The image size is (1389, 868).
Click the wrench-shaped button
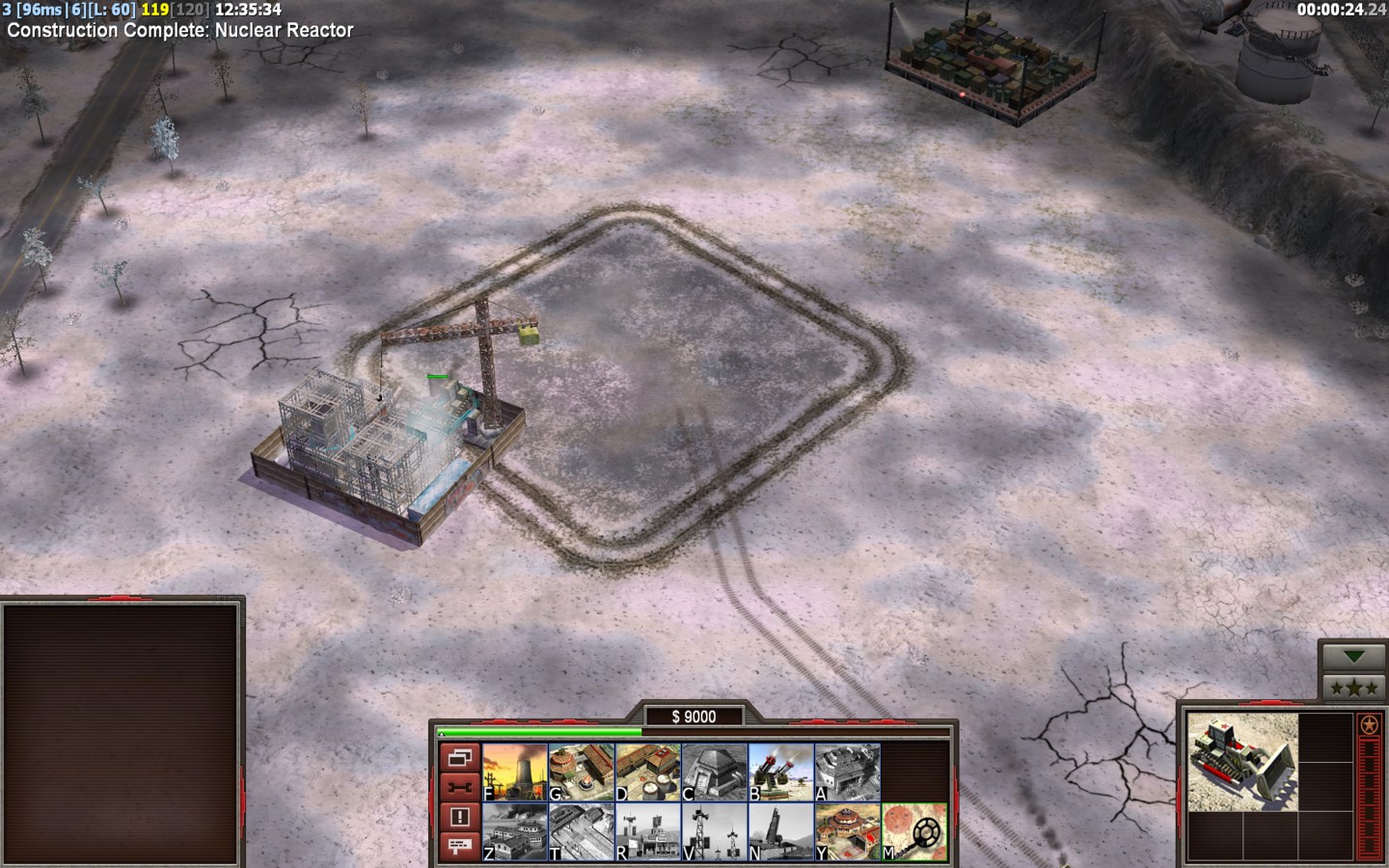pyautogui.click(x=459, y=787)
